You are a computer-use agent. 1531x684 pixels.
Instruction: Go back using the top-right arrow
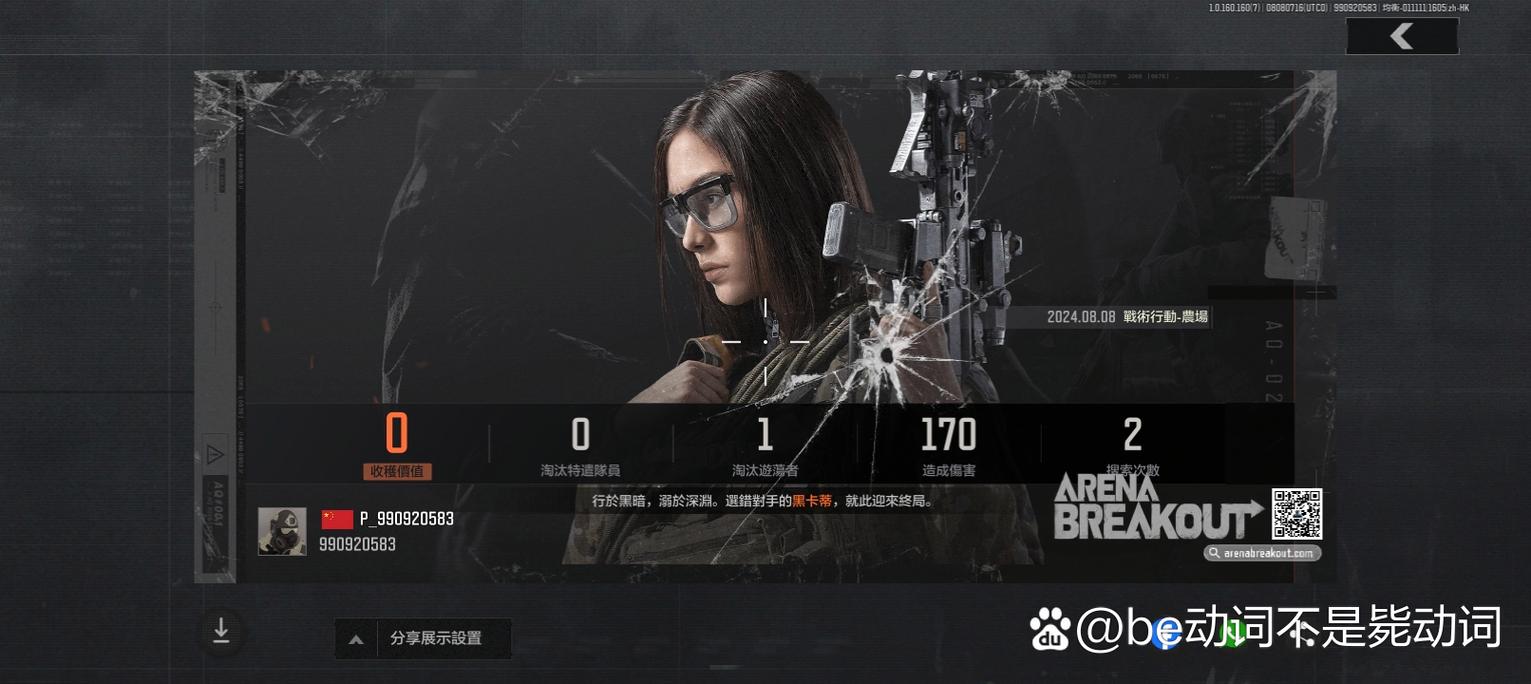(x=1401, y=37)
